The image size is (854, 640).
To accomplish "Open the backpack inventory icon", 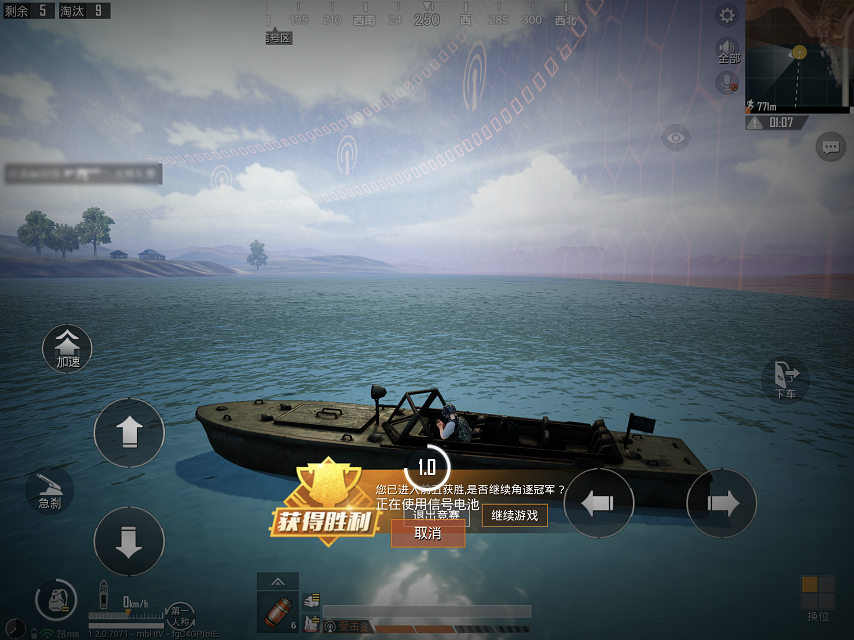I will click(x=56, y=600).
